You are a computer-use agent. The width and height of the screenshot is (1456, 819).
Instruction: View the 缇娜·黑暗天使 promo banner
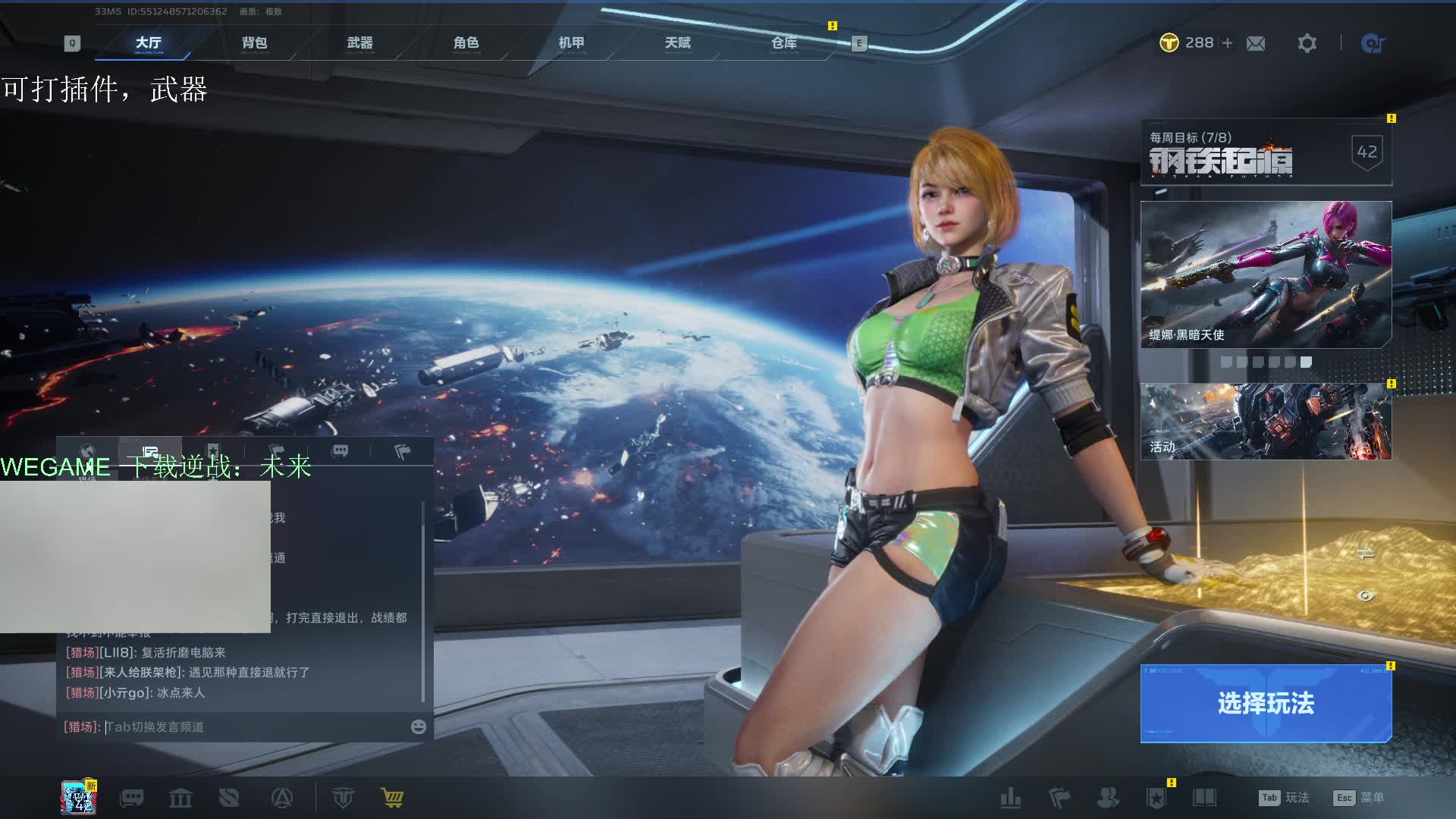click(1266, 274)
